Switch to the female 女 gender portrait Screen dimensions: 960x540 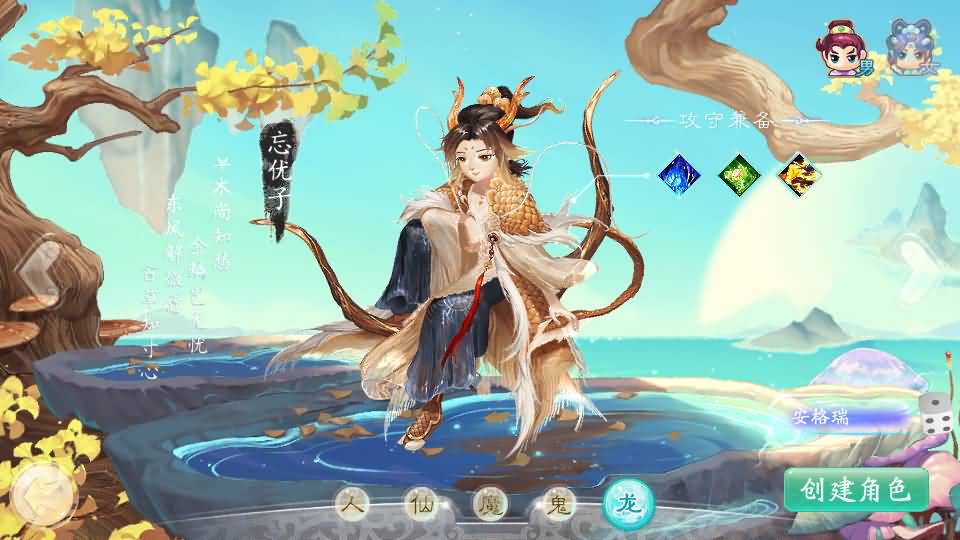(910, 50)
